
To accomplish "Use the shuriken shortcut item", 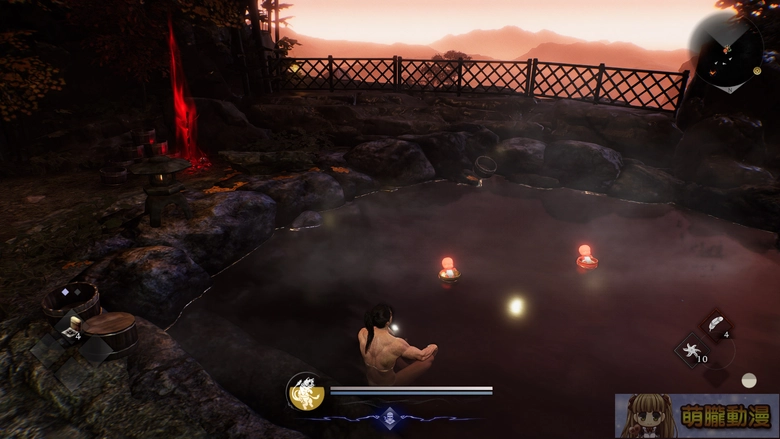I will (x=690, y=351).
